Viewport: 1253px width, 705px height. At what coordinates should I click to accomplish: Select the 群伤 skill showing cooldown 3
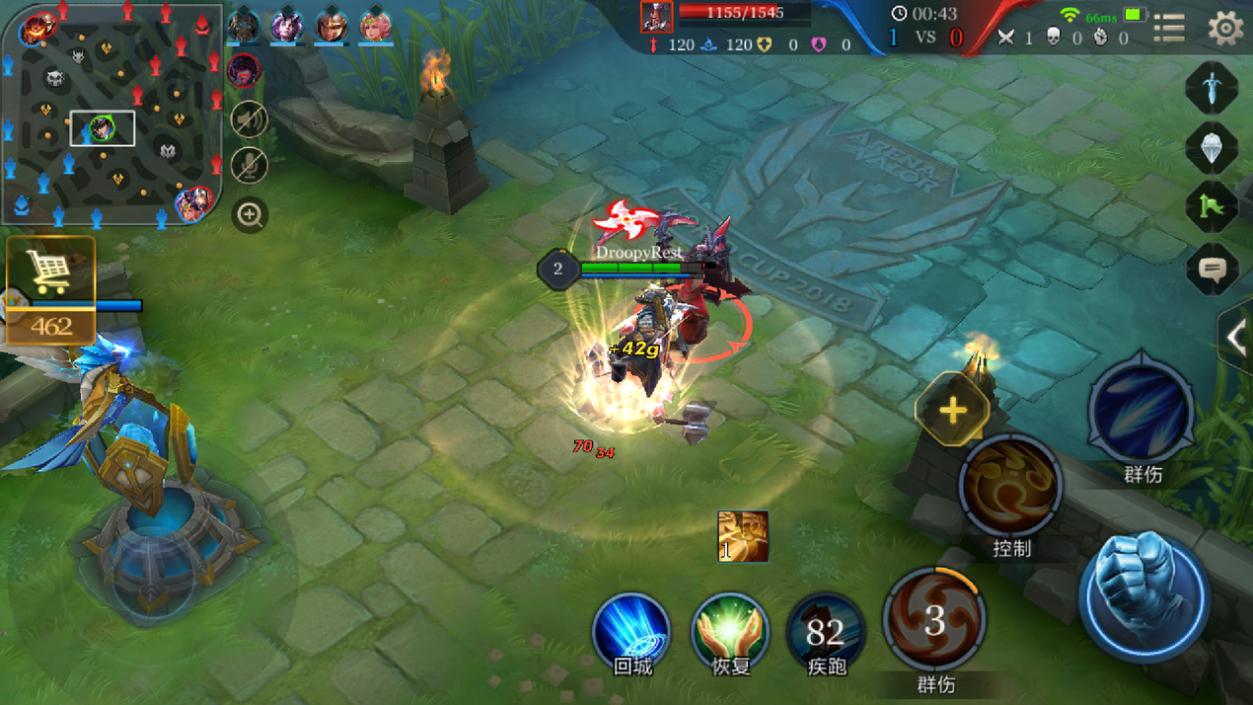coord(934,620)
